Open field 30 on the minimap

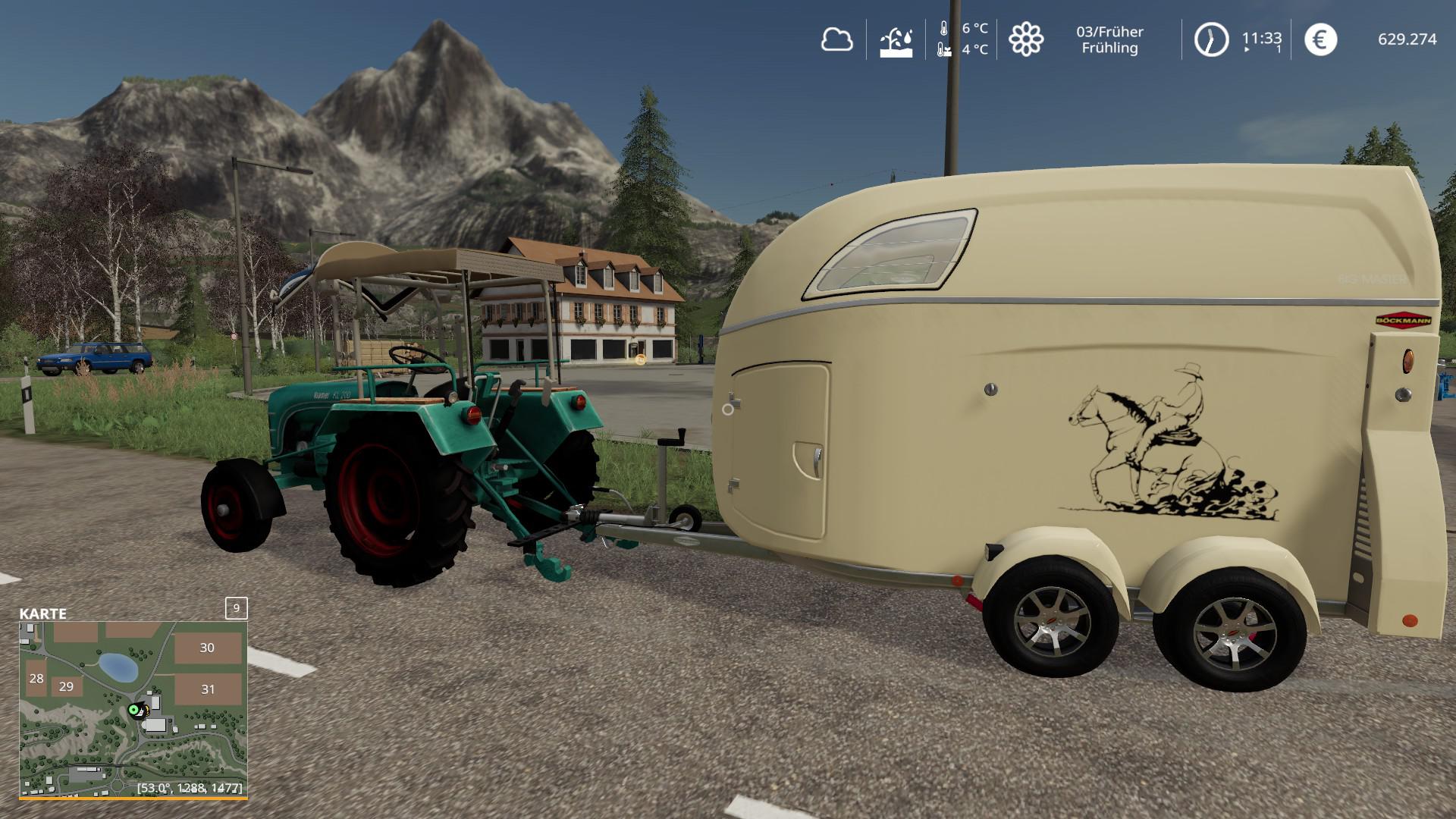[207, 648]
